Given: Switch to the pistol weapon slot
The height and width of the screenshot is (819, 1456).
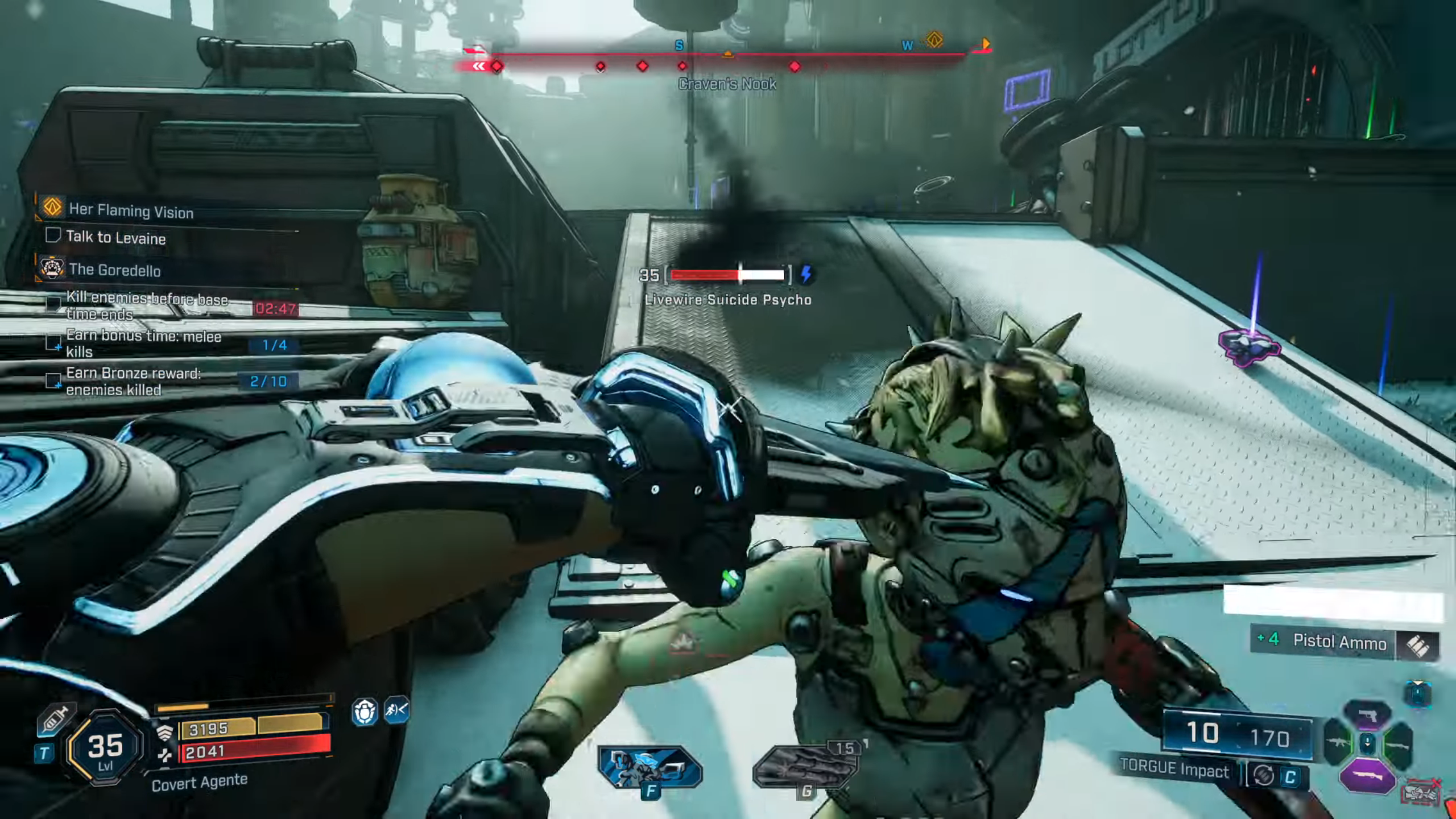Looking at the screenshot, I should click(1367, 716).
